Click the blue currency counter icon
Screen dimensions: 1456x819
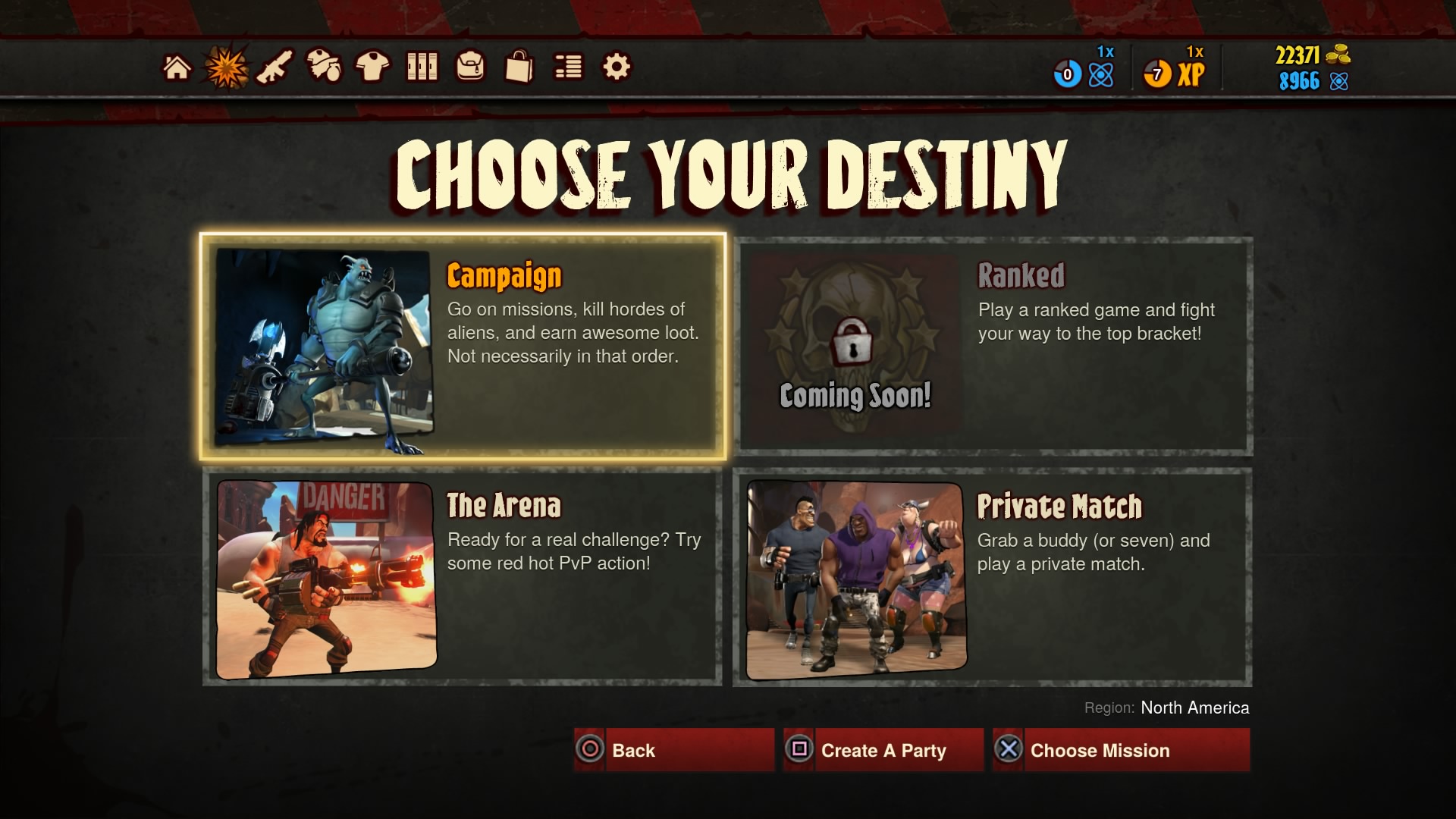point(1066,74)
